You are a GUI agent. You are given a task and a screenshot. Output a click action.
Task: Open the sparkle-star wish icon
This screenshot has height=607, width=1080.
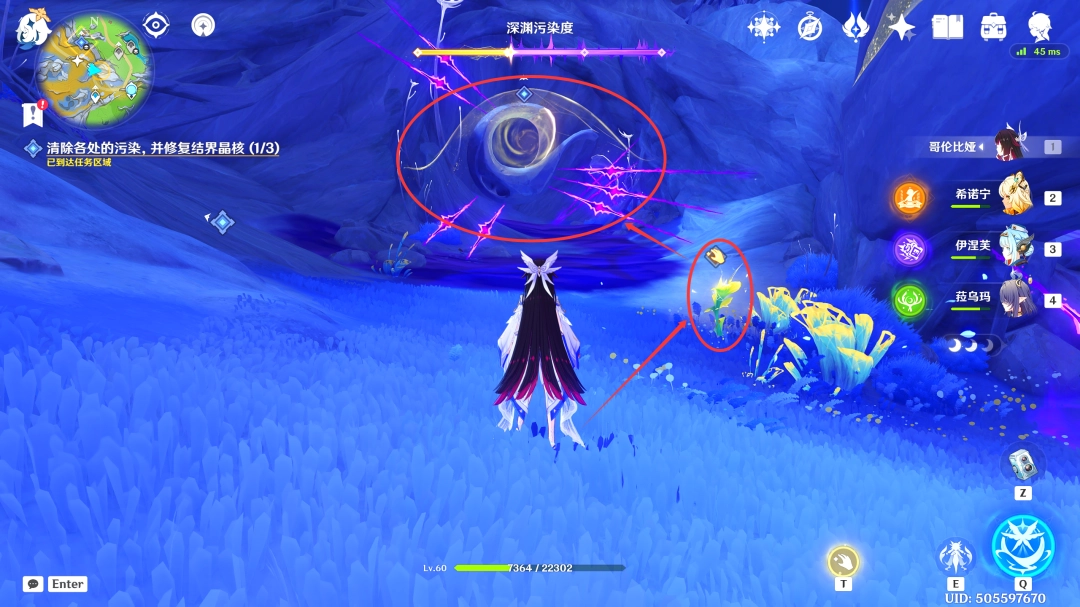(901, 27)
